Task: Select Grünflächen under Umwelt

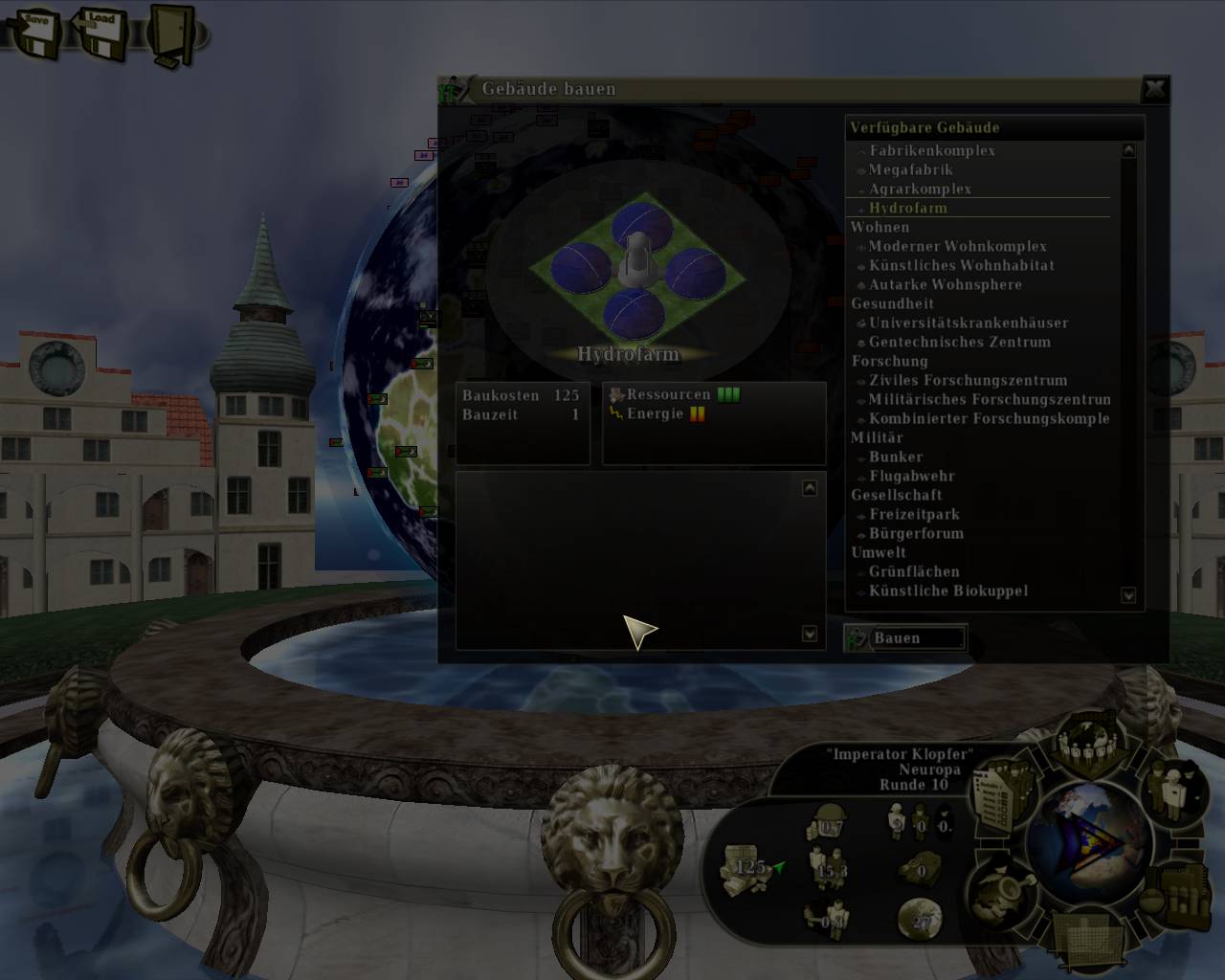Action: [x=913, y=571]
